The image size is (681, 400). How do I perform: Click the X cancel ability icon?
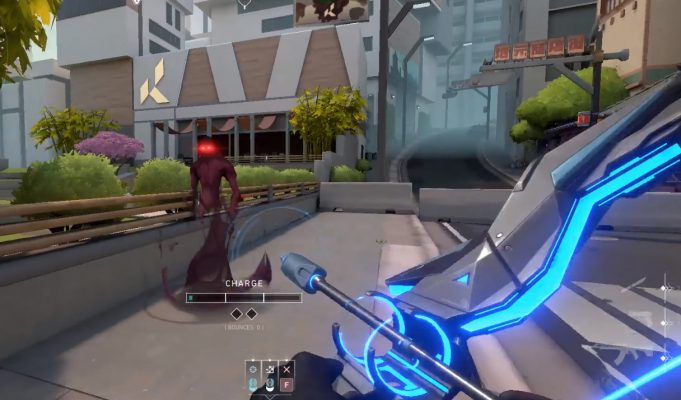[x=286, y=369]
